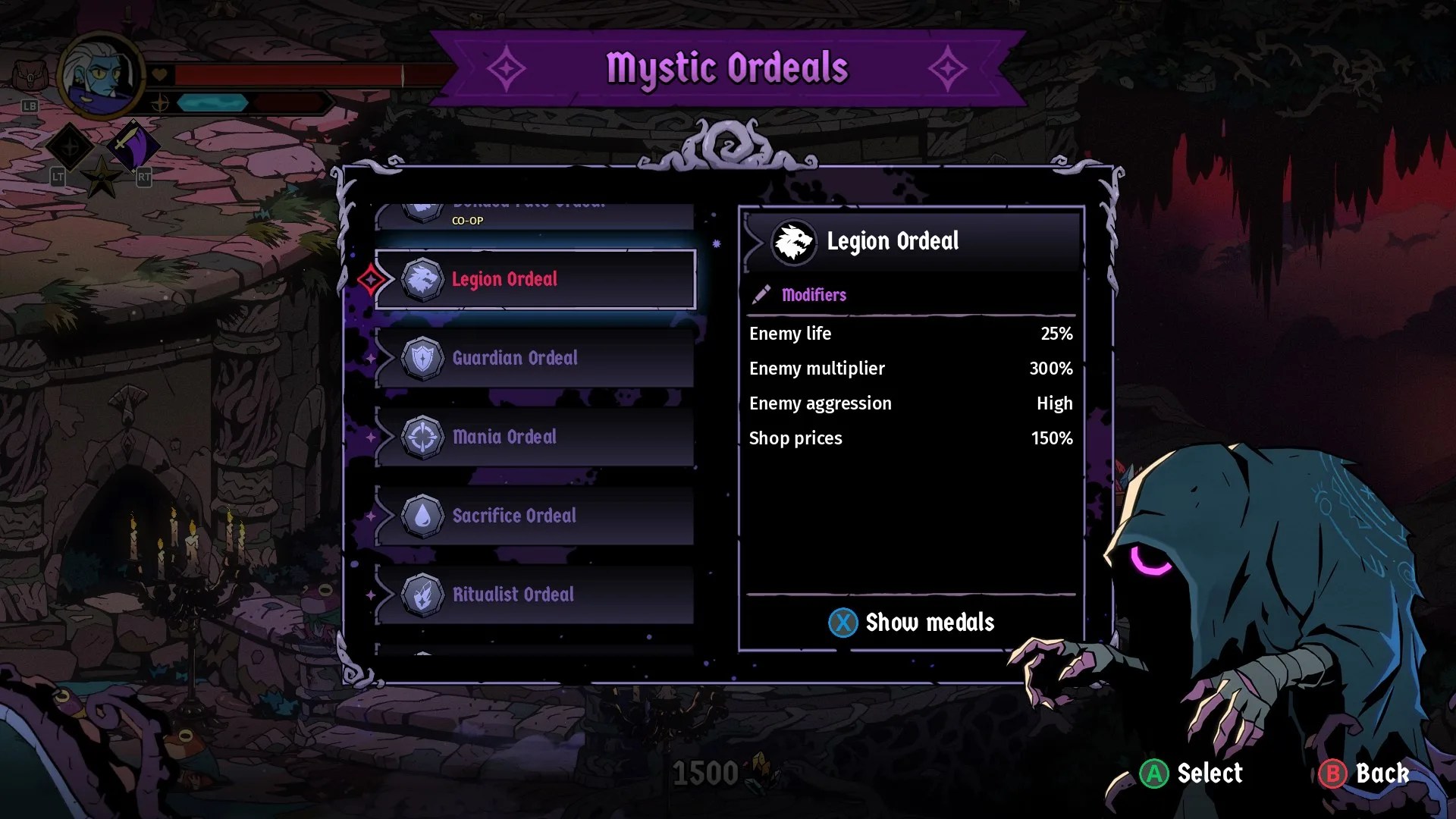The height and width of the screenshot is (819, 1456).
Task: Confirm with the Select button
Action: (x=1191, y=773)
